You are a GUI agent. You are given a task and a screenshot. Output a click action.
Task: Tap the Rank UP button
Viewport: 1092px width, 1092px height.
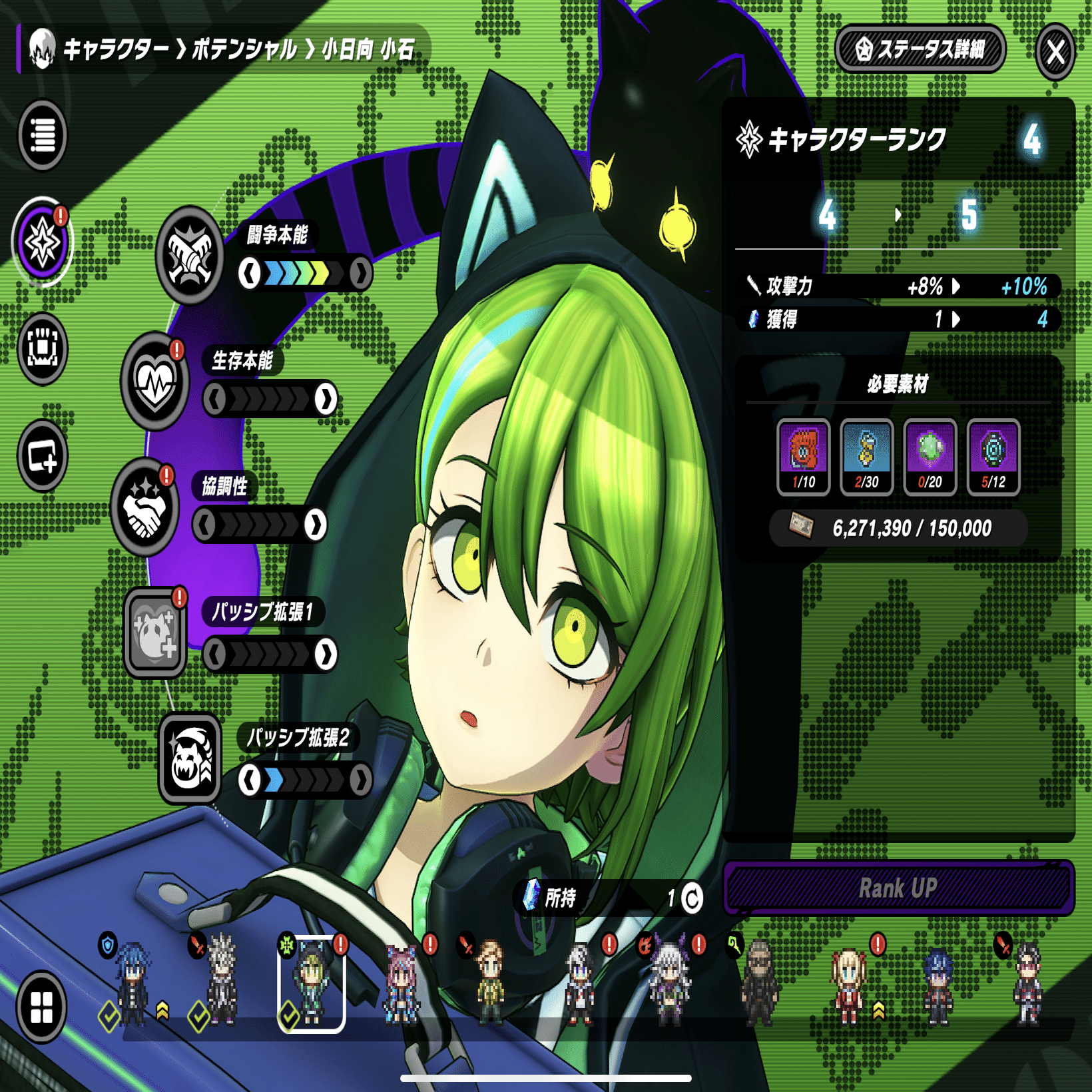point(898,888)
